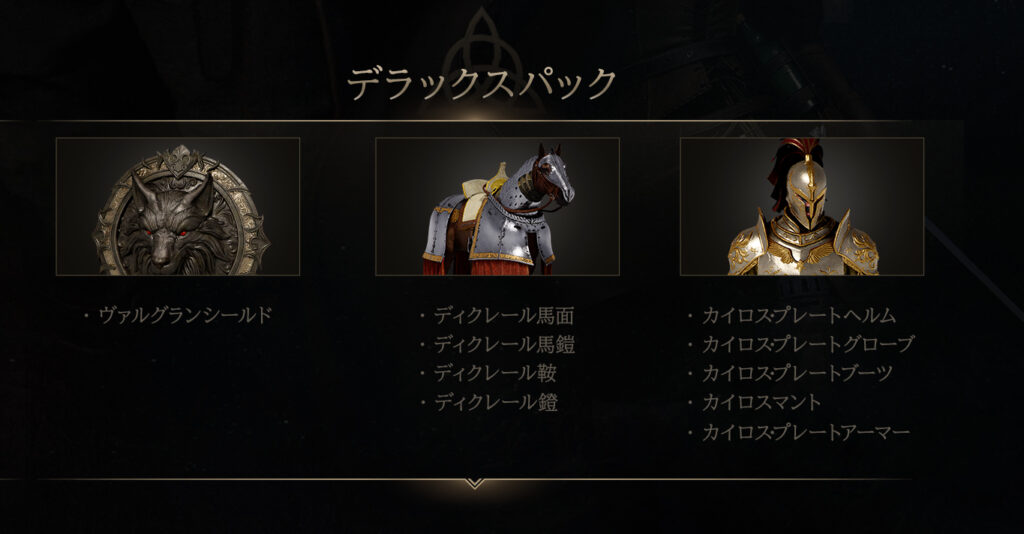The height and width of the screenshot is (534, 1024).
Task: Select the wolf shield thumbnail
Action: [178, 207]
